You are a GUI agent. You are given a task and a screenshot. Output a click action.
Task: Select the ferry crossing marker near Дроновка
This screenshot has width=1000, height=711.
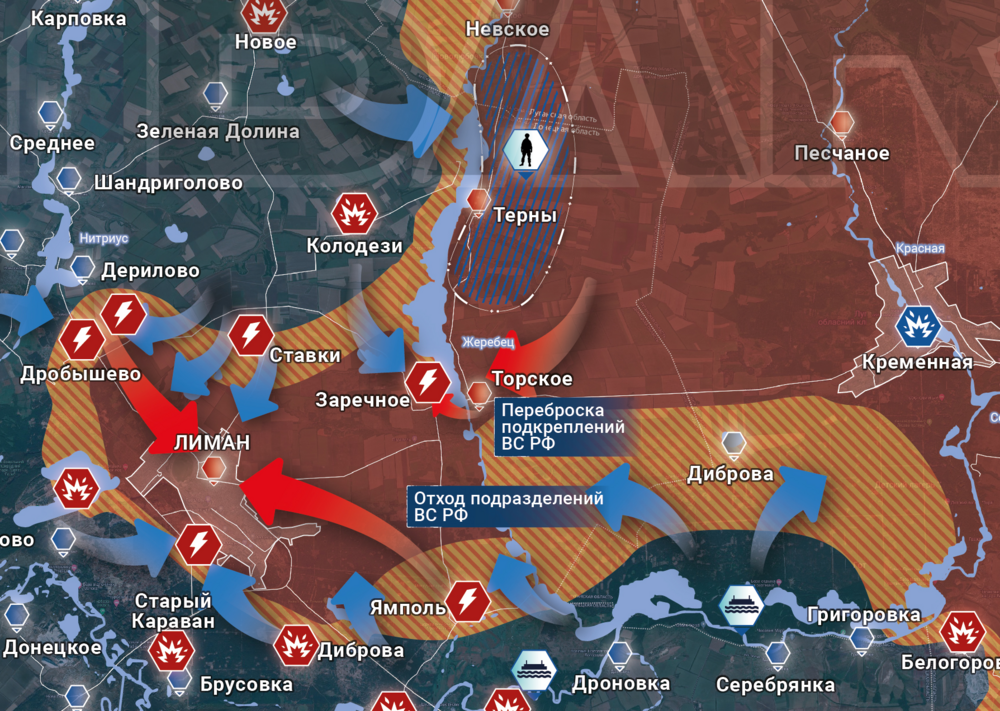(x=531, y=671)
